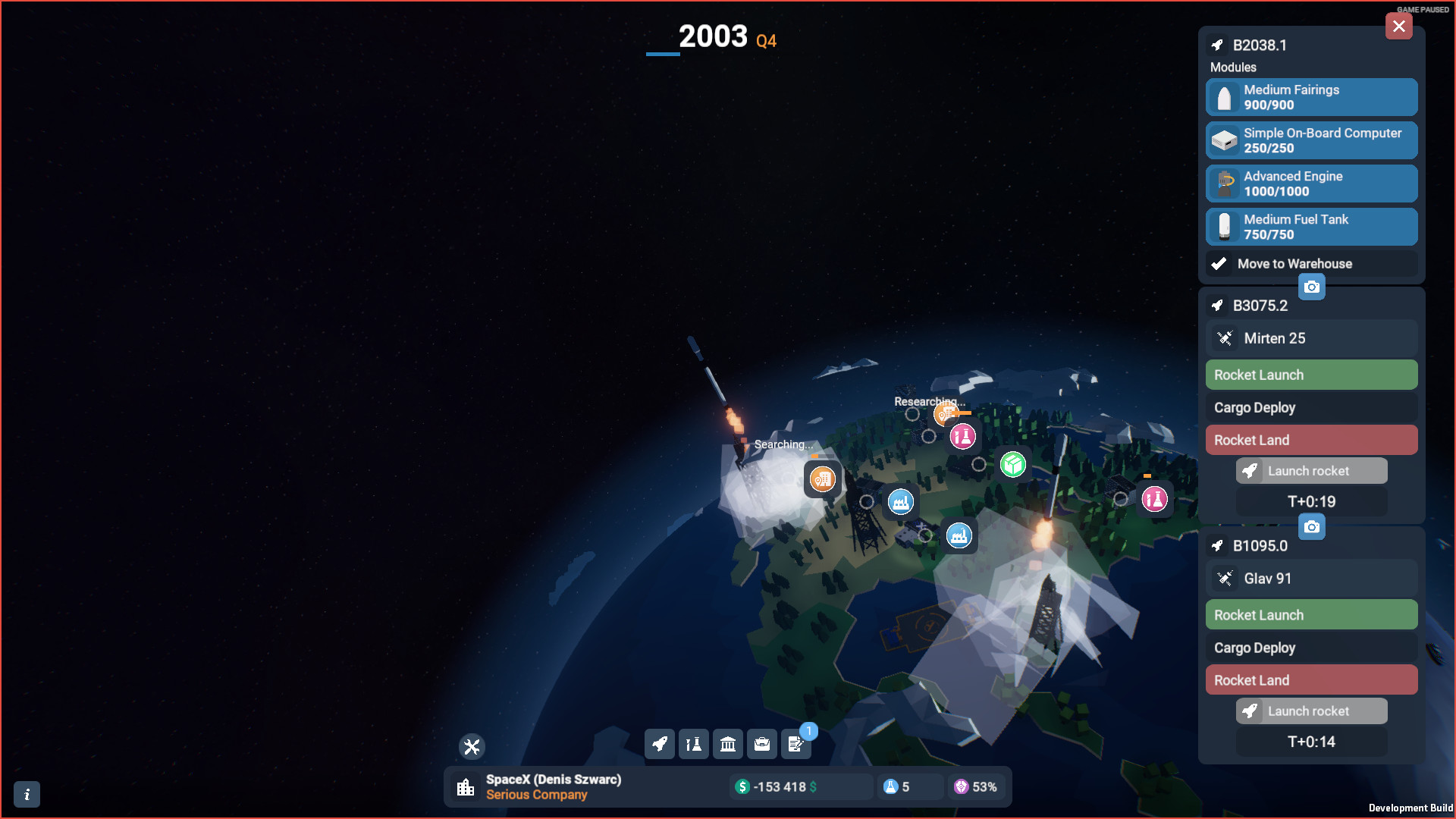Click the pink research lab icon near Researching label

tap(963, 437)
